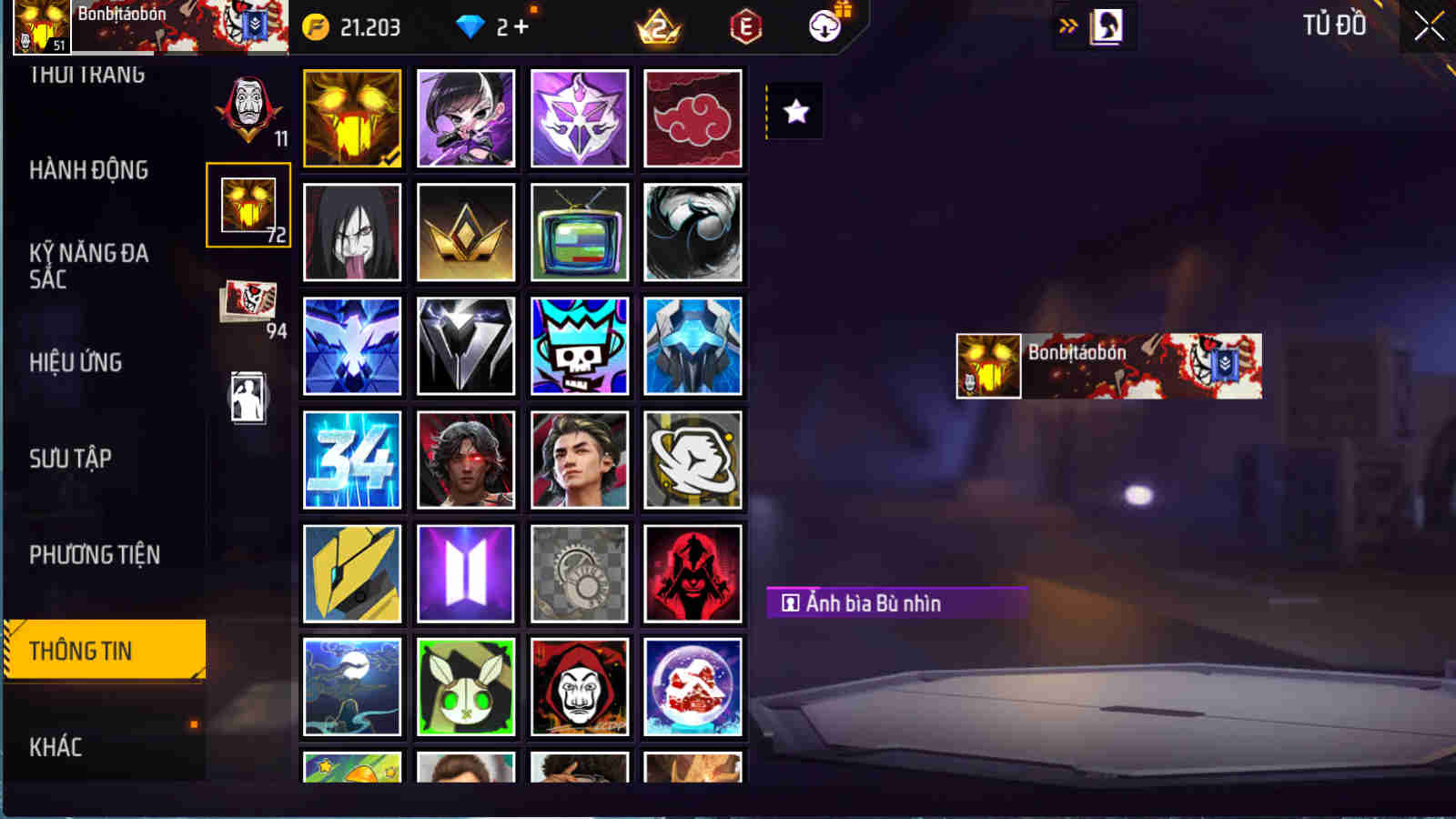
Task: Switch to the HÀNH ĐỘNG category tab
Action: pyautogui.click(x=89, y=170)
